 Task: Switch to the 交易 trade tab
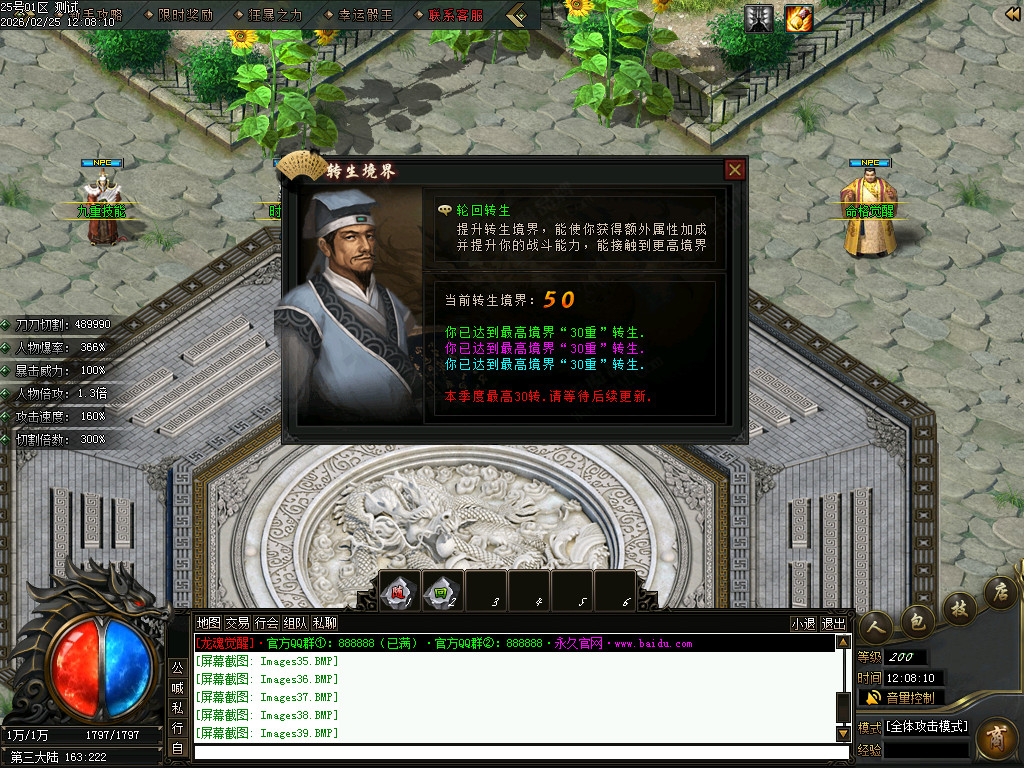pos(237,622)
